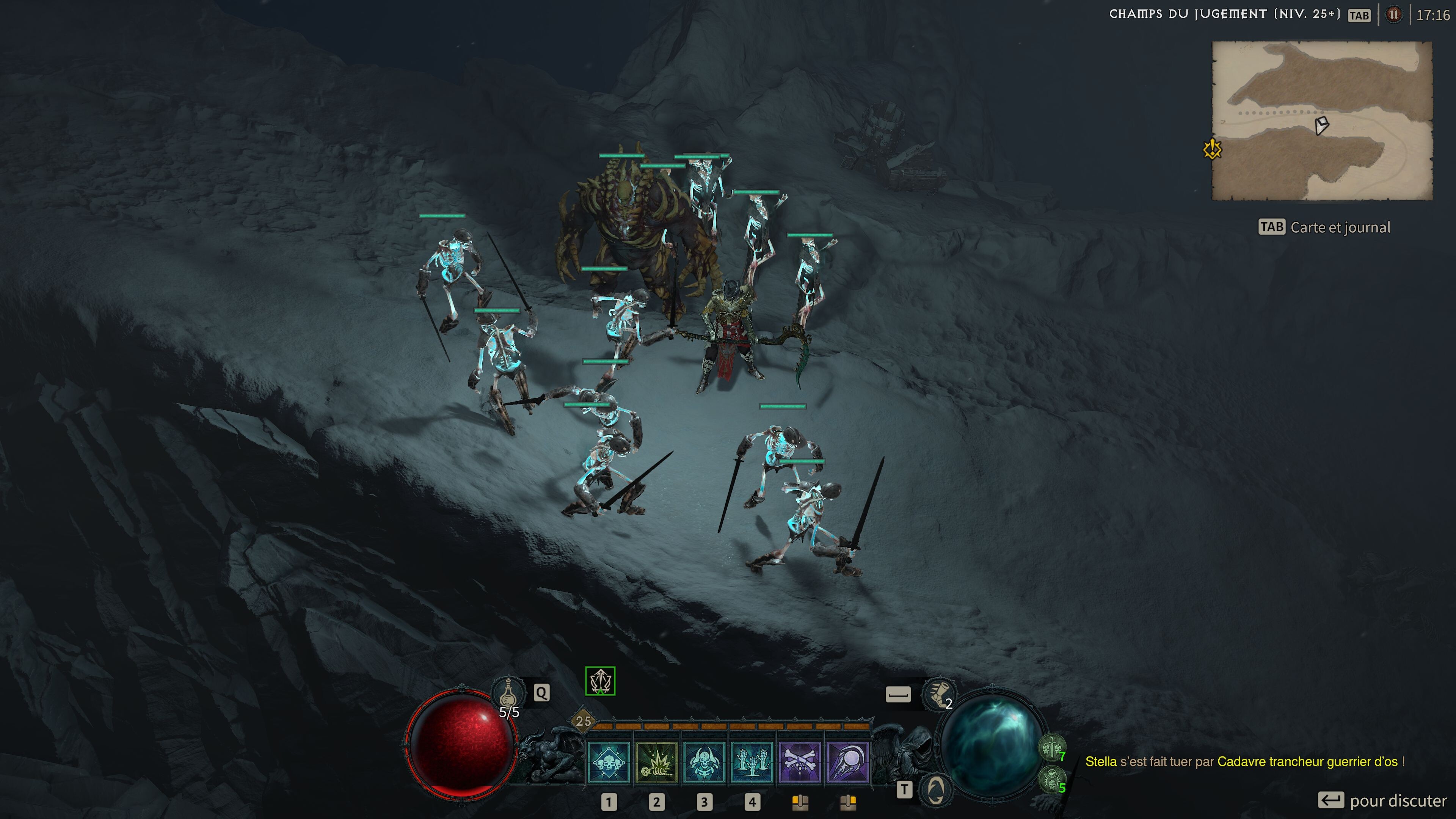Use the purple crossbones skill

tap(800, 762)
